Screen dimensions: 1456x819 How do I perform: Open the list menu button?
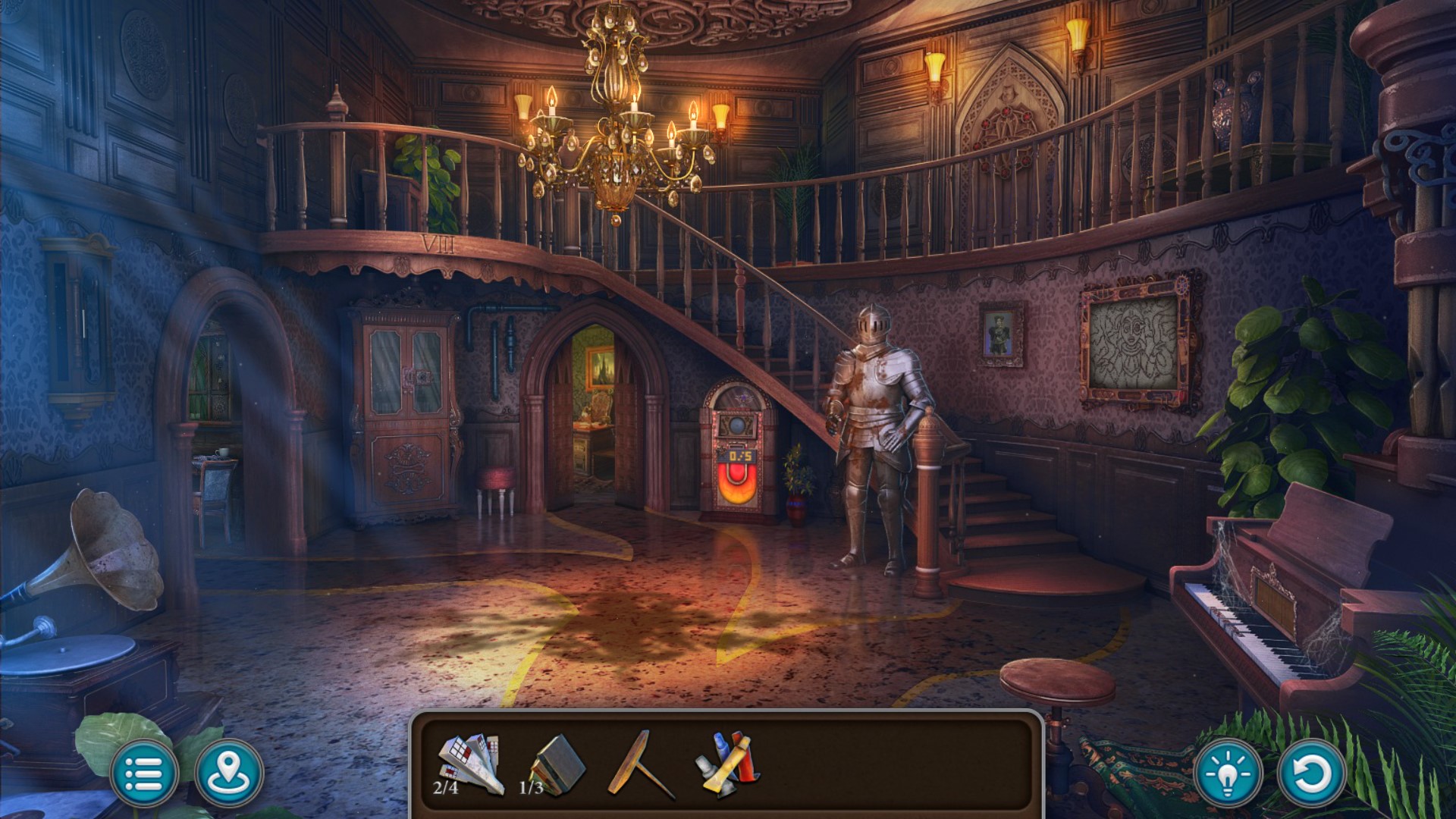144,773
